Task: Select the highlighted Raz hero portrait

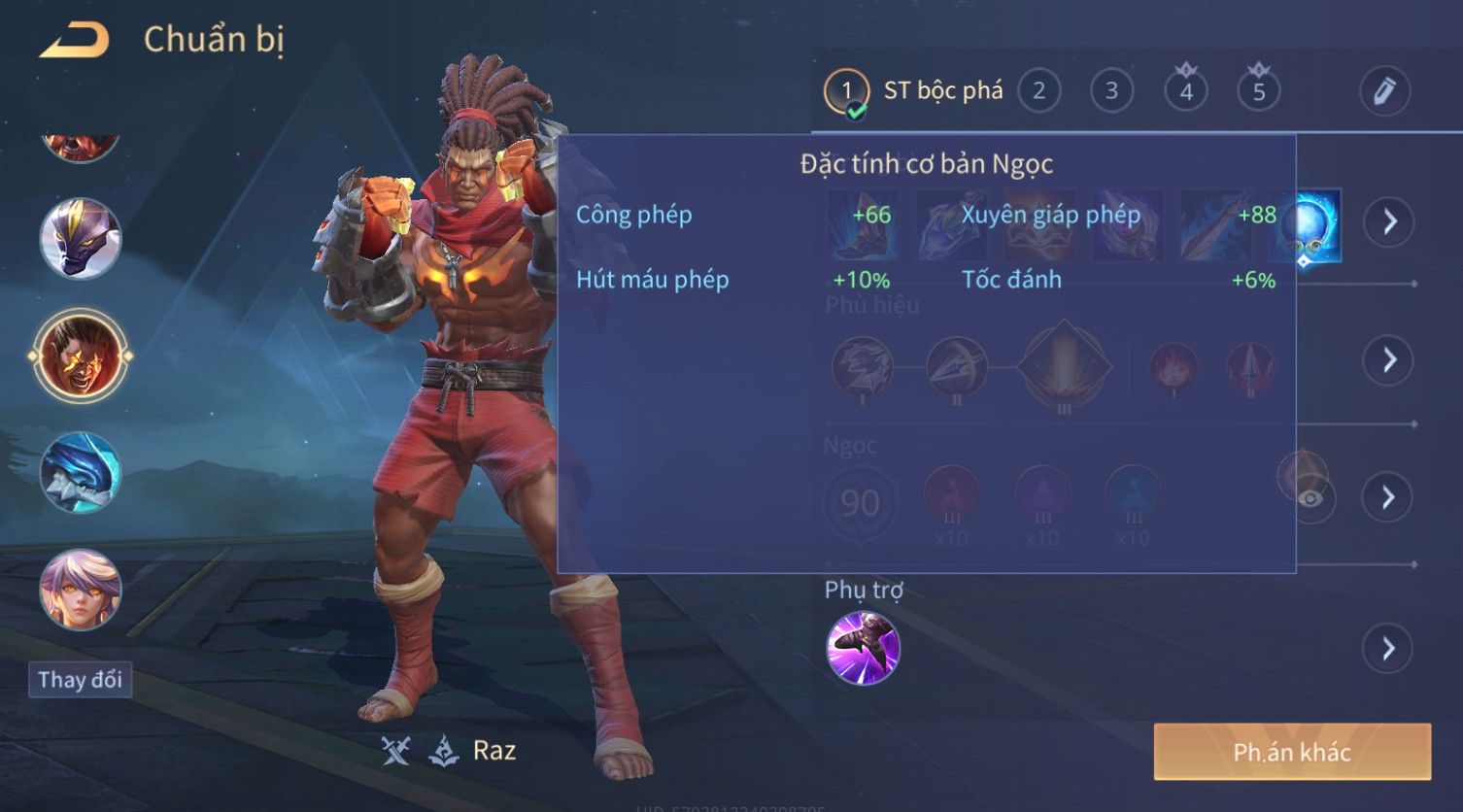Action: pos(80,355)
